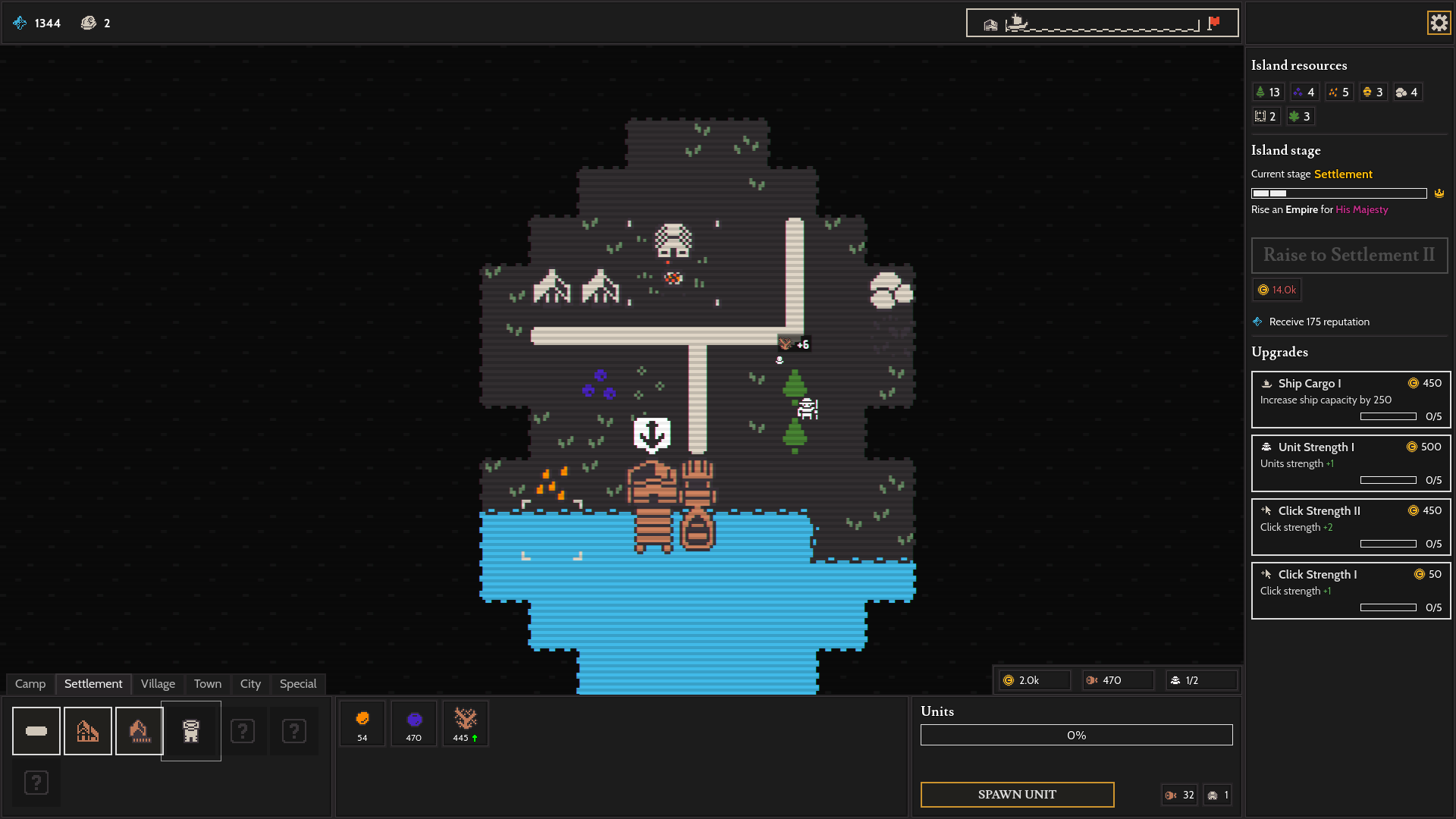
Task: Click the island stage progress bar
Action: [x=1338, y=193]
